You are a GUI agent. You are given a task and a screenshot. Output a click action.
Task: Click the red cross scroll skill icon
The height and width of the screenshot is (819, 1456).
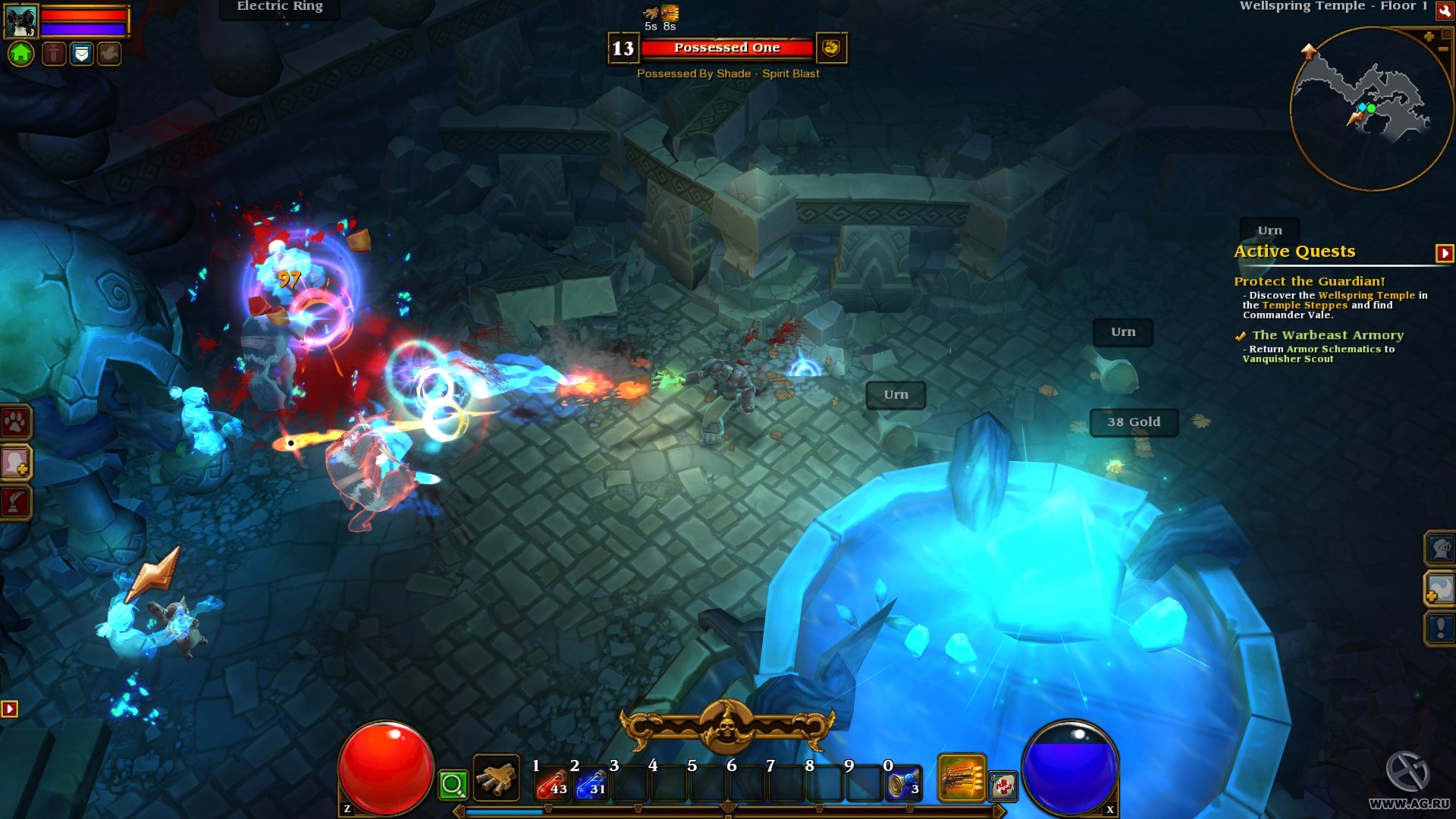(x=1003, y=786)
